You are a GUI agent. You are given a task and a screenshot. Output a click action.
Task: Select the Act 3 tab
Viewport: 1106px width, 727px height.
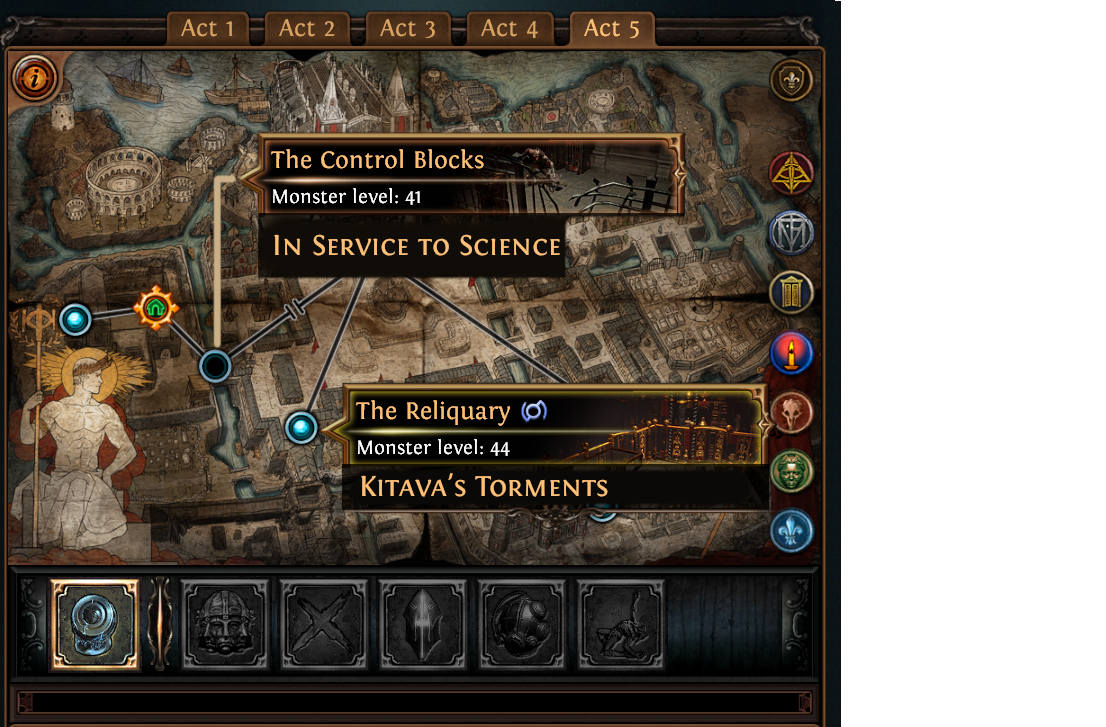coord(407,29)
